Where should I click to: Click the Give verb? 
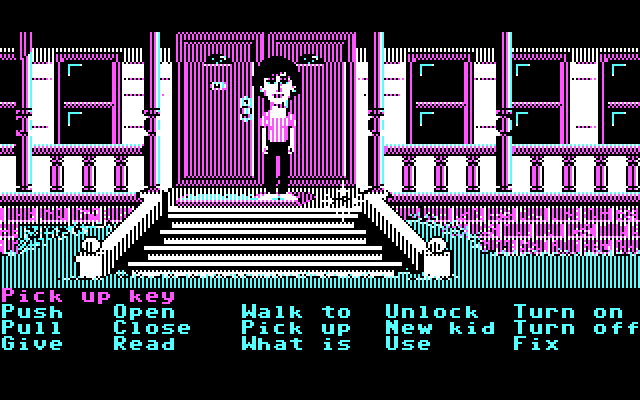(32, 344)
